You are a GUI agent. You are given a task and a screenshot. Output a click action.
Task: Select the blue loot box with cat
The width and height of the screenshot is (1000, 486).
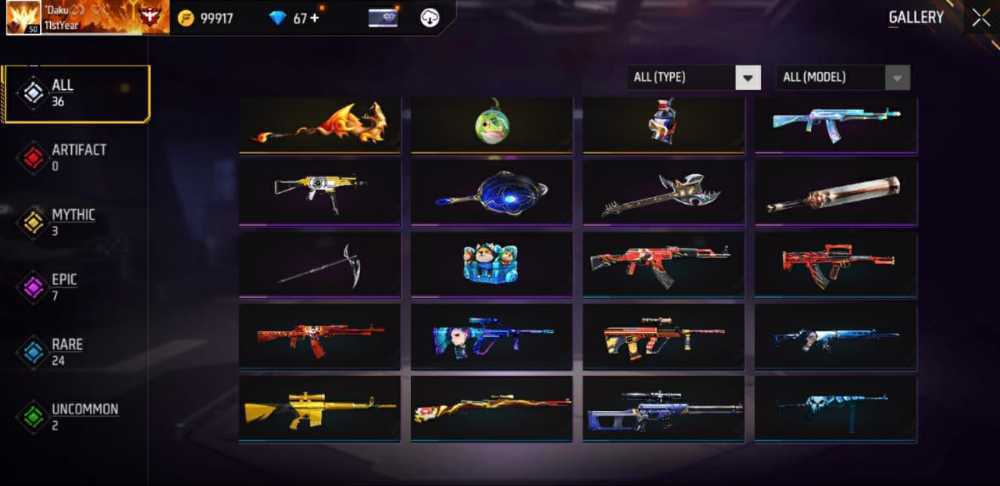tap(492, 263)
